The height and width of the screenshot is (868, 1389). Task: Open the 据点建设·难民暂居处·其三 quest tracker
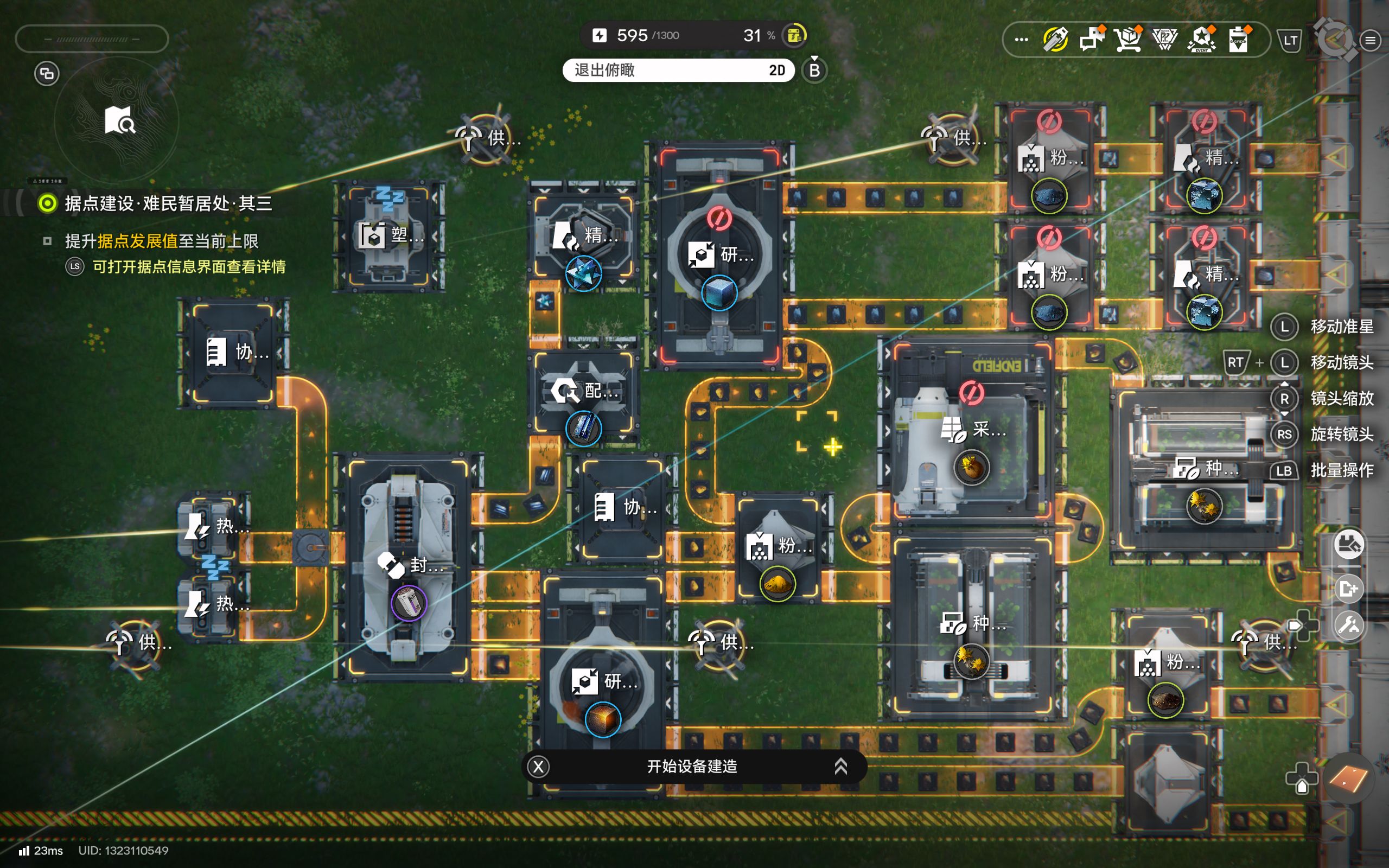(x=168, y=203)
